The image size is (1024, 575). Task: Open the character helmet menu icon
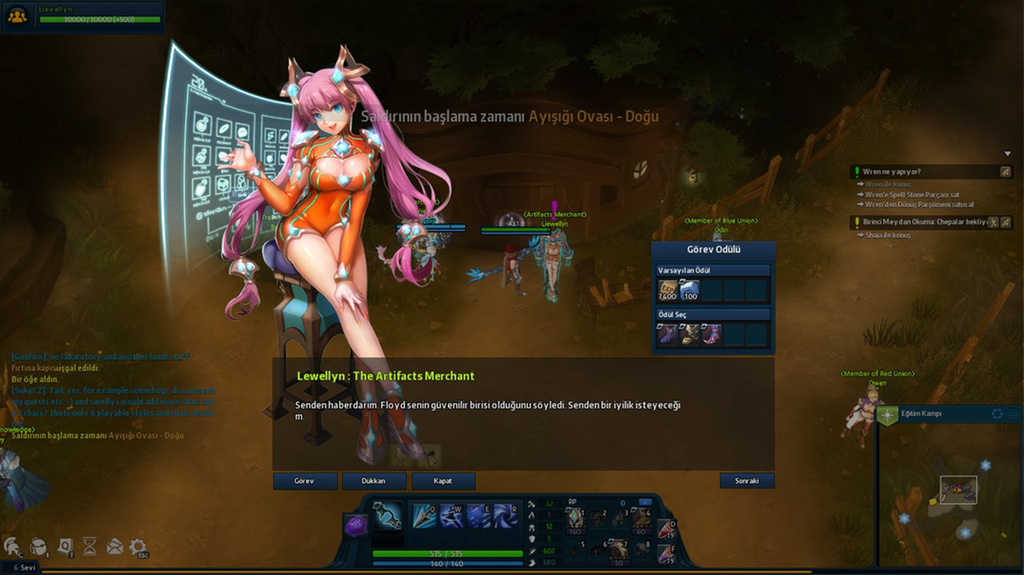[13, 546]
